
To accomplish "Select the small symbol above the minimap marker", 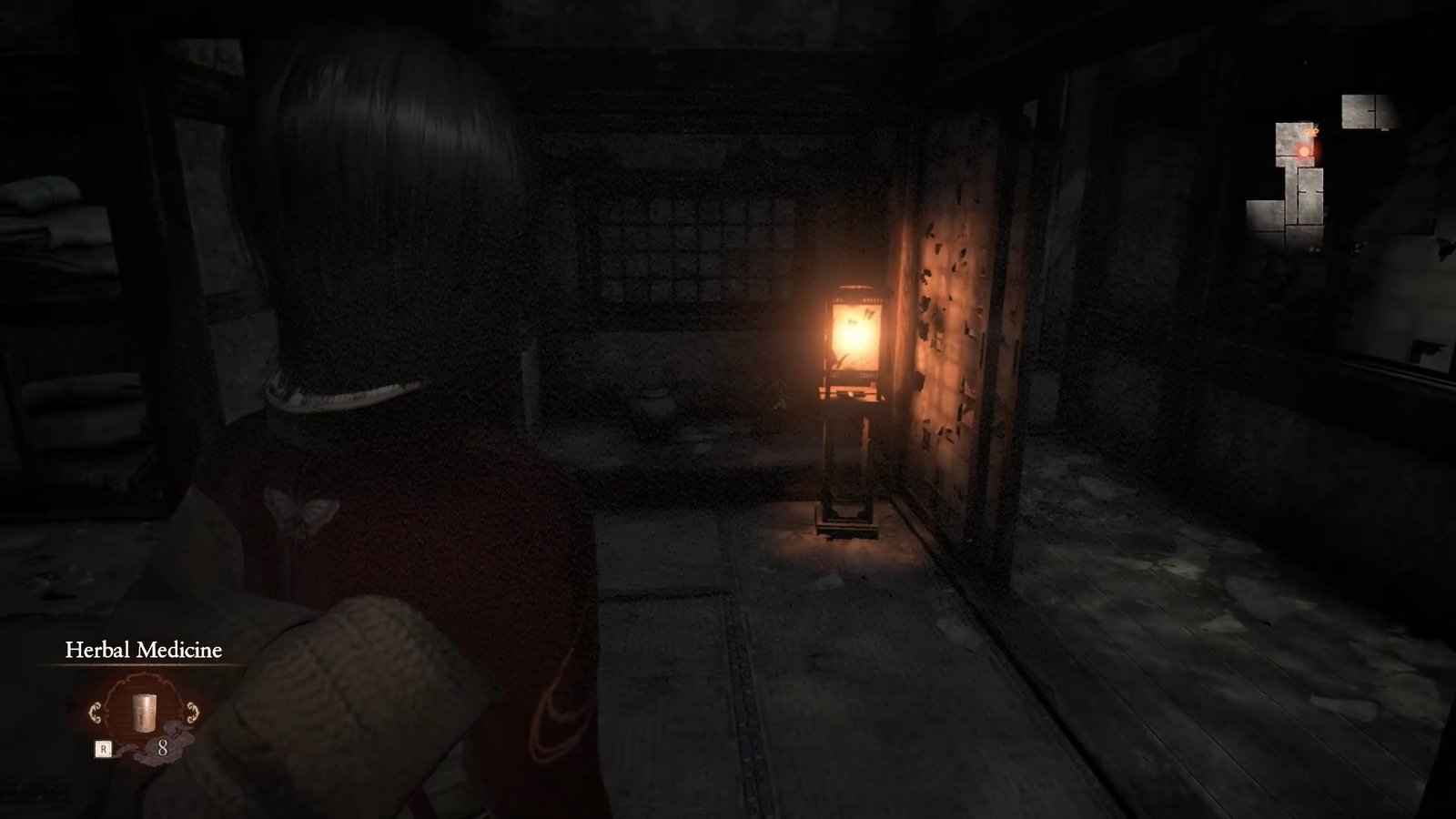I will point(1313,131).
